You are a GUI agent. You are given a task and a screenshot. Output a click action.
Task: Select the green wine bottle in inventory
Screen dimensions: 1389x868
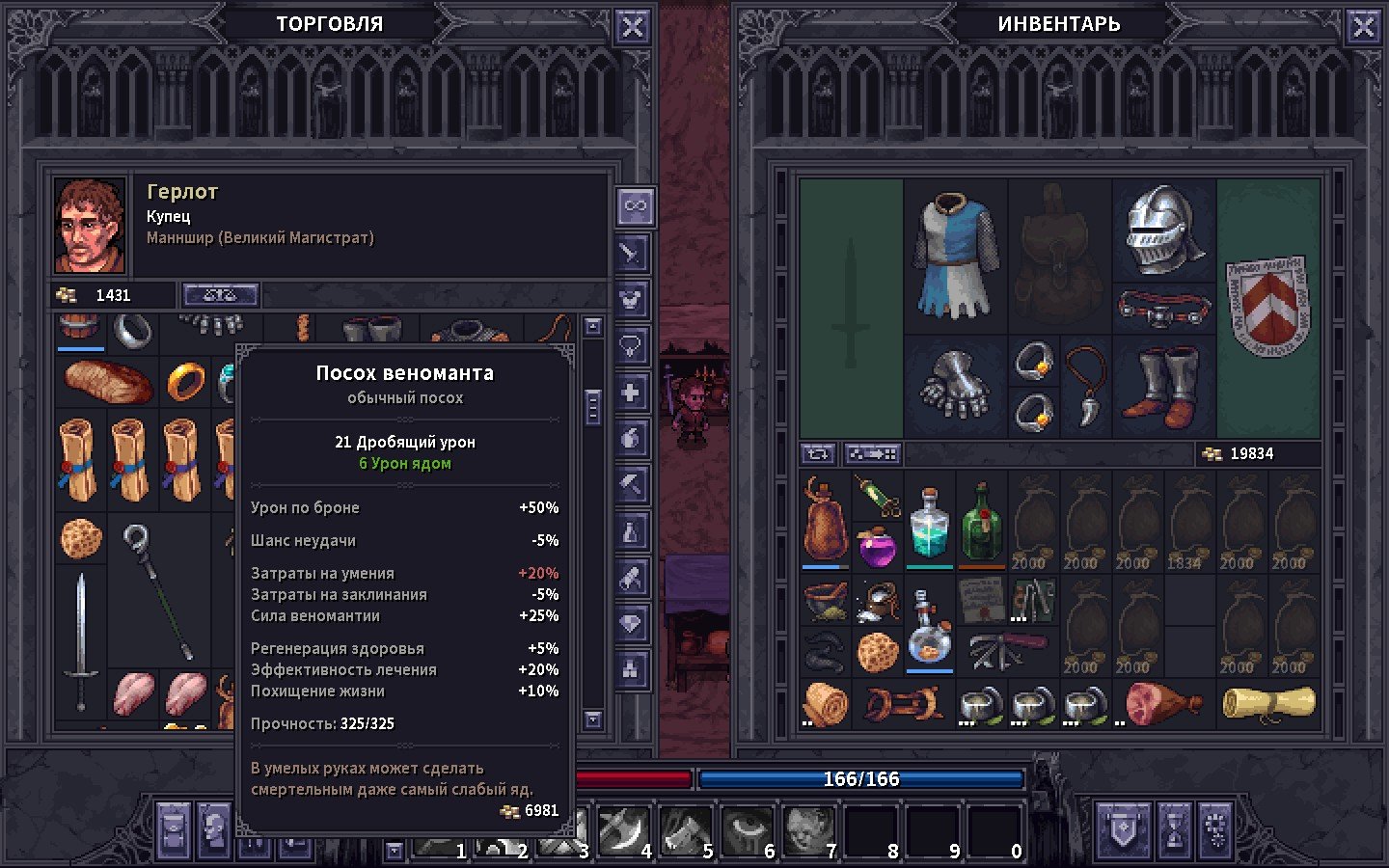coord(981,524)
